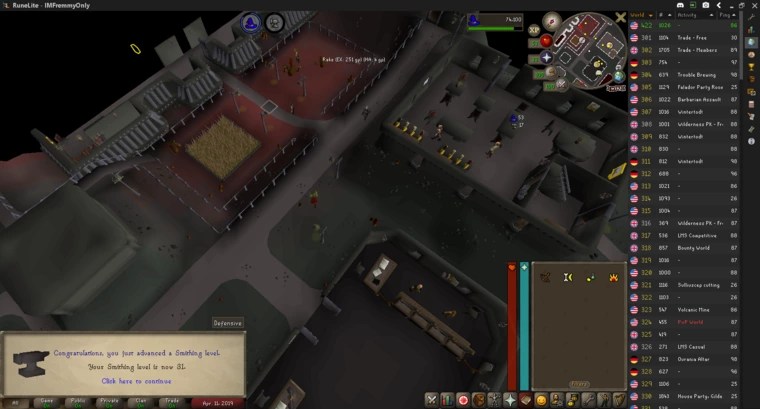This screenshot has height=409, width=760.
Task: Click the Filters button in the spellbook
Action: 579,383
